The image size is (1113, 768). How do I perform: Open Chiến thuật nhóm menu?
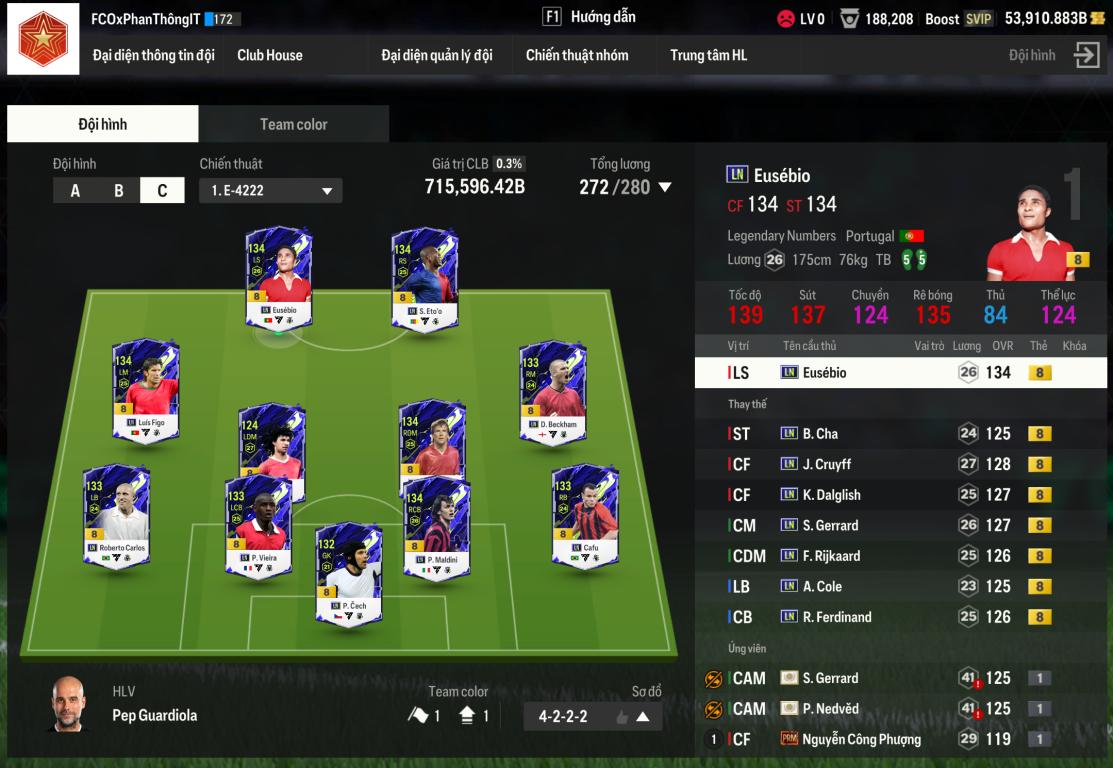pos(577,55)
